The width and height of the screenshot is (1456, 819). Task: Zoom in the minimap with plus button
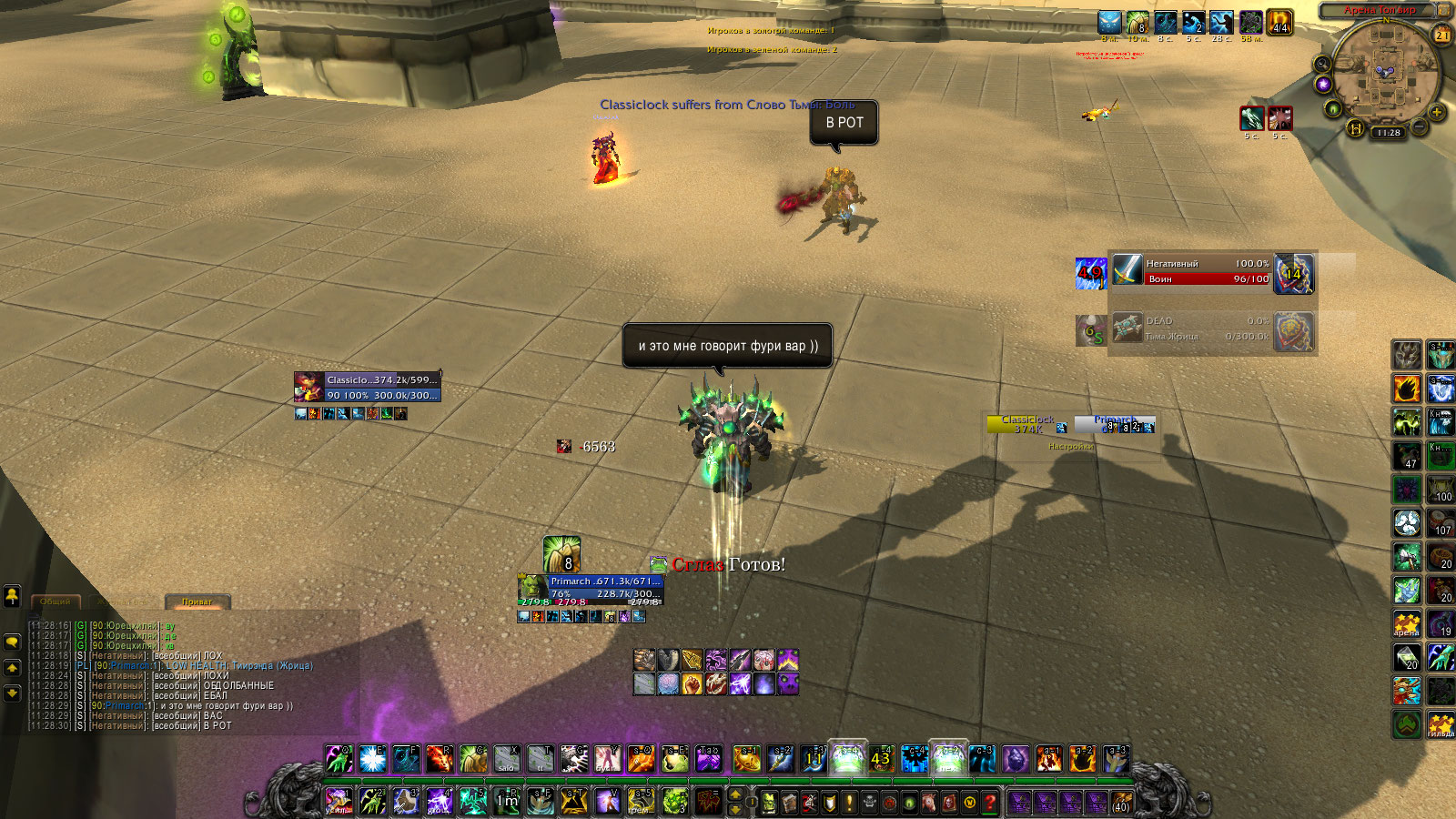tap(1437, 113)
